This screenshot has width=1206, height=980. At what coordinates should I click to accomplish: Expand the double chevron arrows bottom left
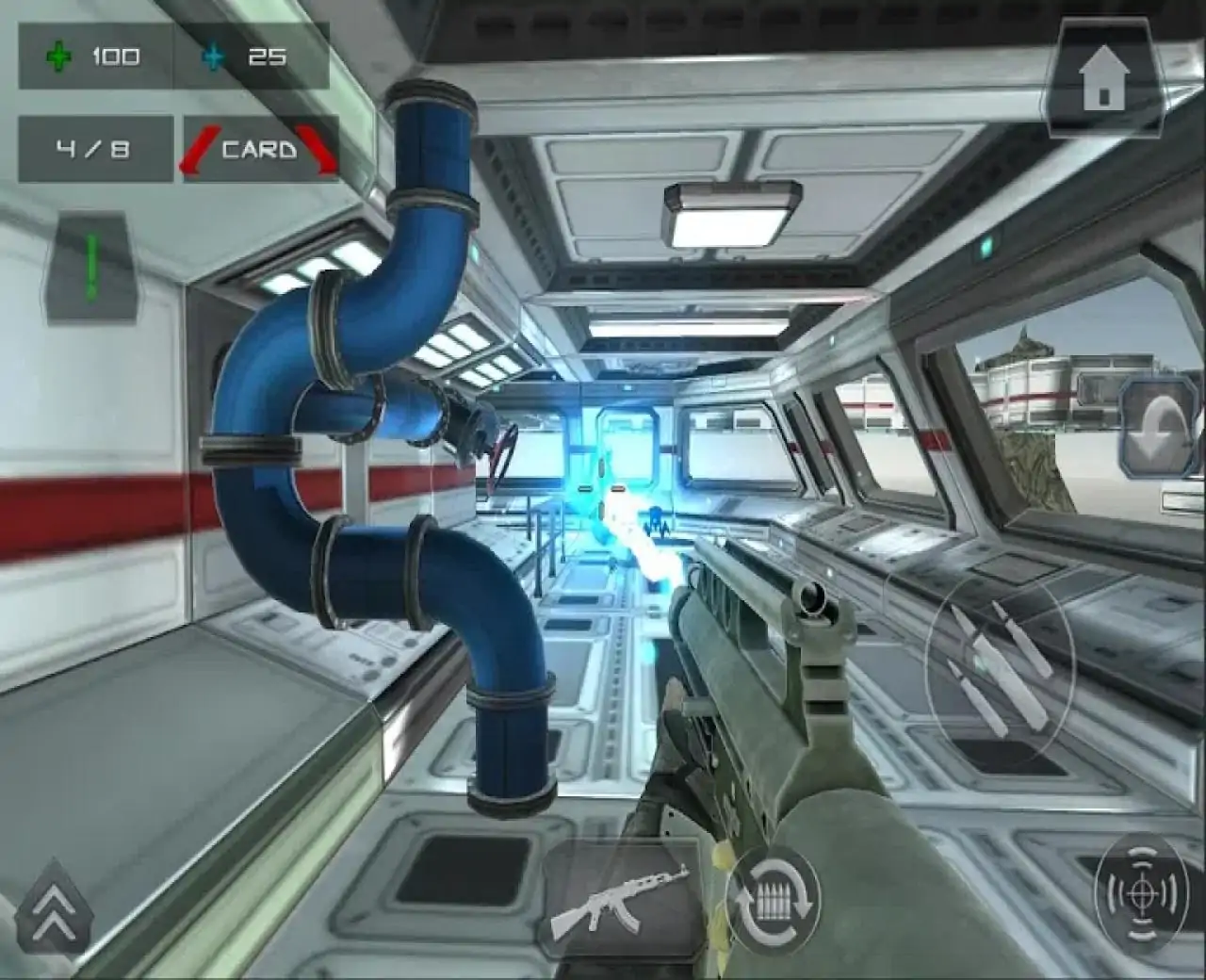tap(52, 909)
